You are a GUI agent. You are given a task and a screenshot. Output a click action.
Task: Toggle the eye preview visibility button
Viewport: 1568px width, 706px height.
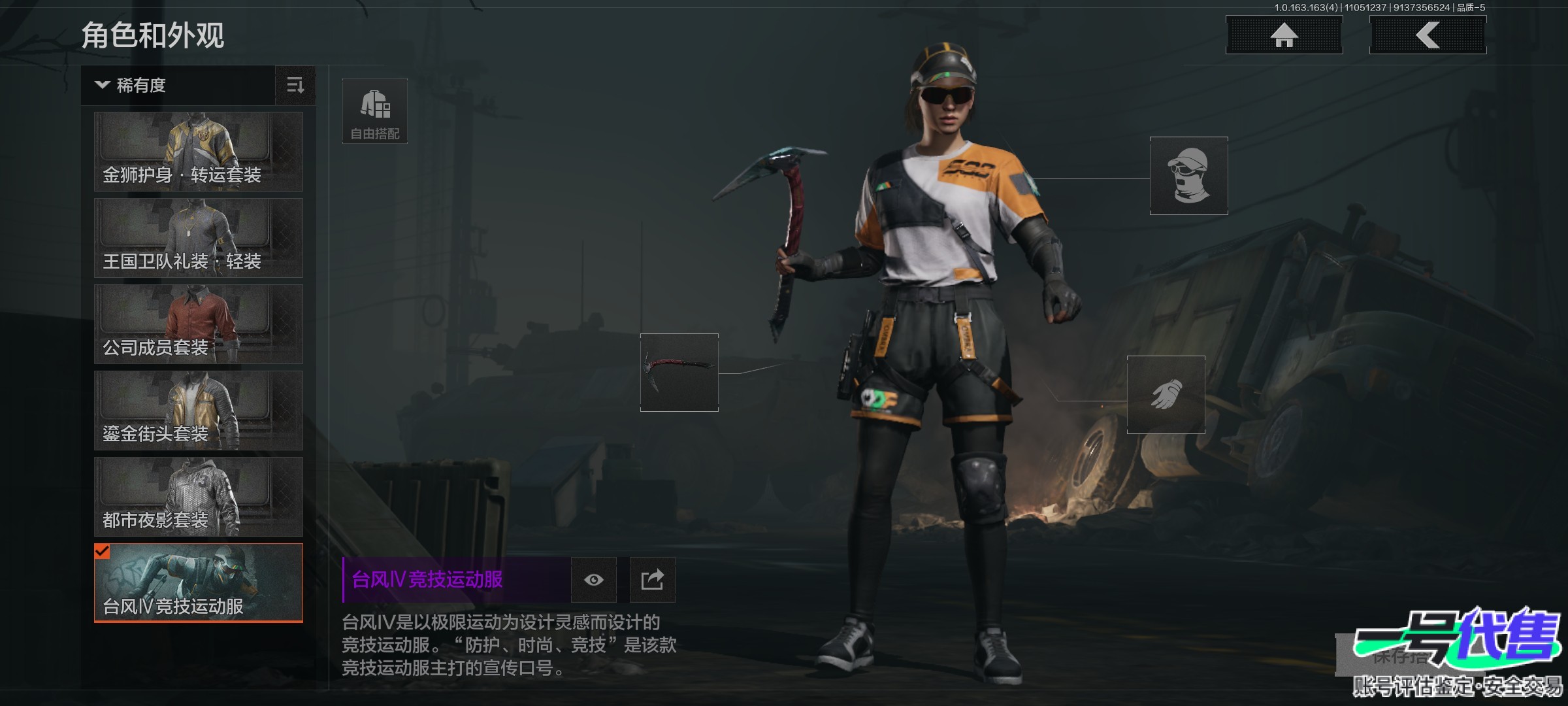(593, 580)
